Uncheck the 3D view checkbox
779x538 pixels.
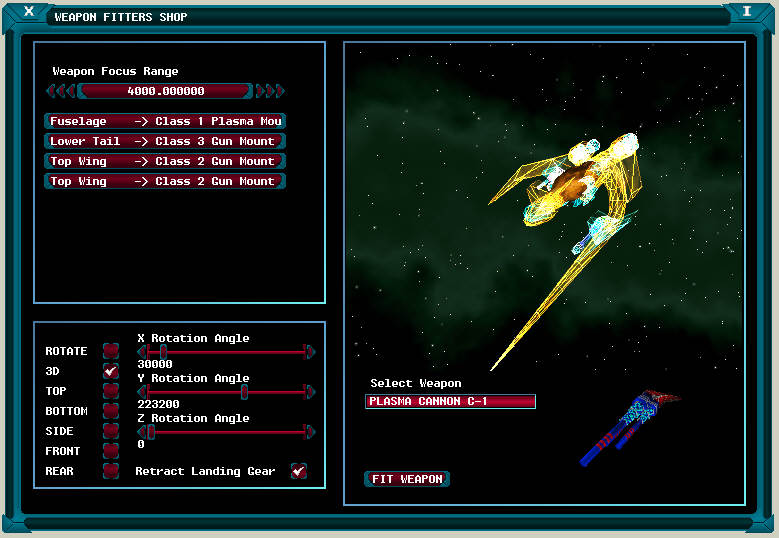[111, 371]
